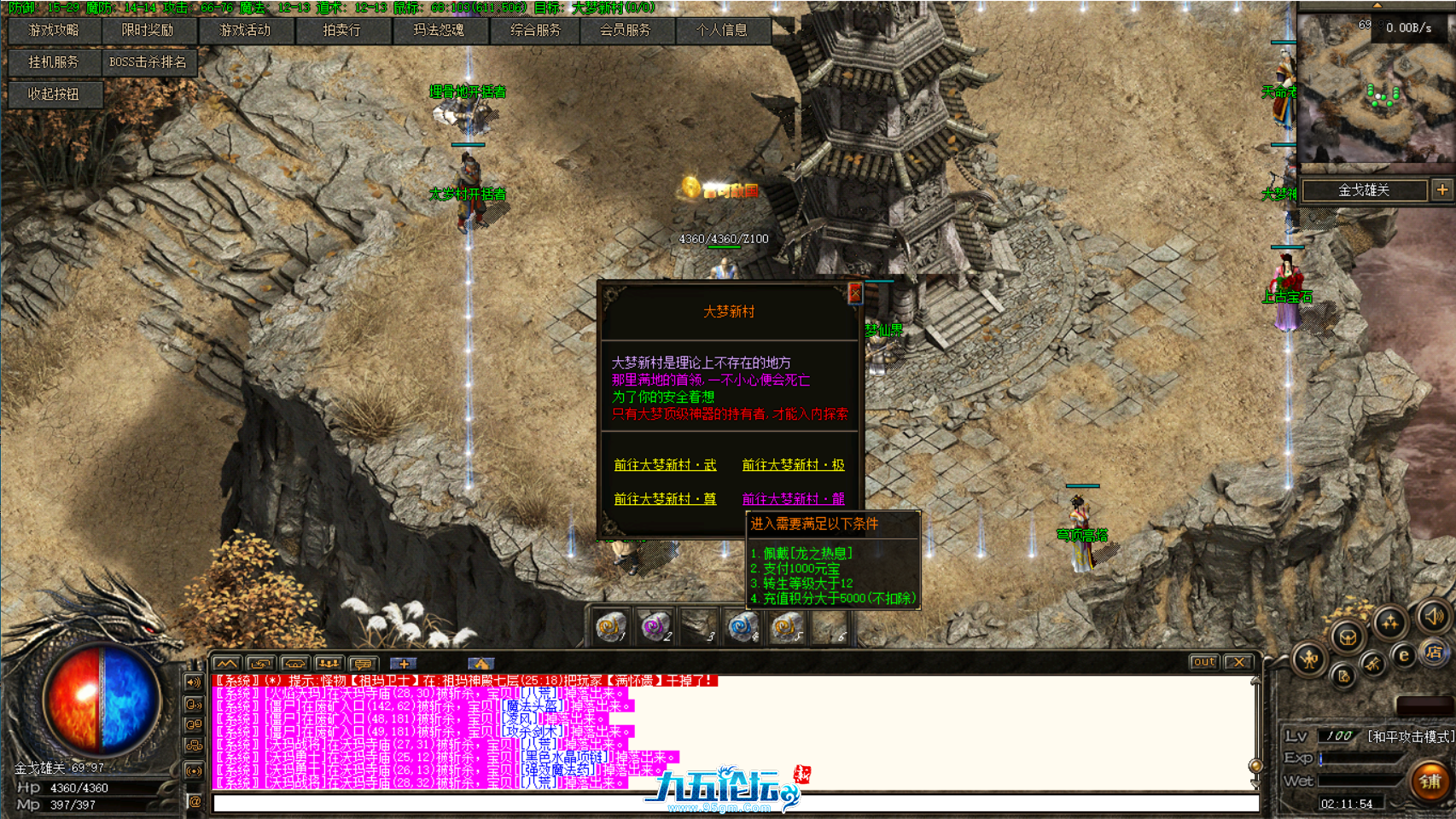Collapse the interface using 收起按钮

[x=55, y=95]
